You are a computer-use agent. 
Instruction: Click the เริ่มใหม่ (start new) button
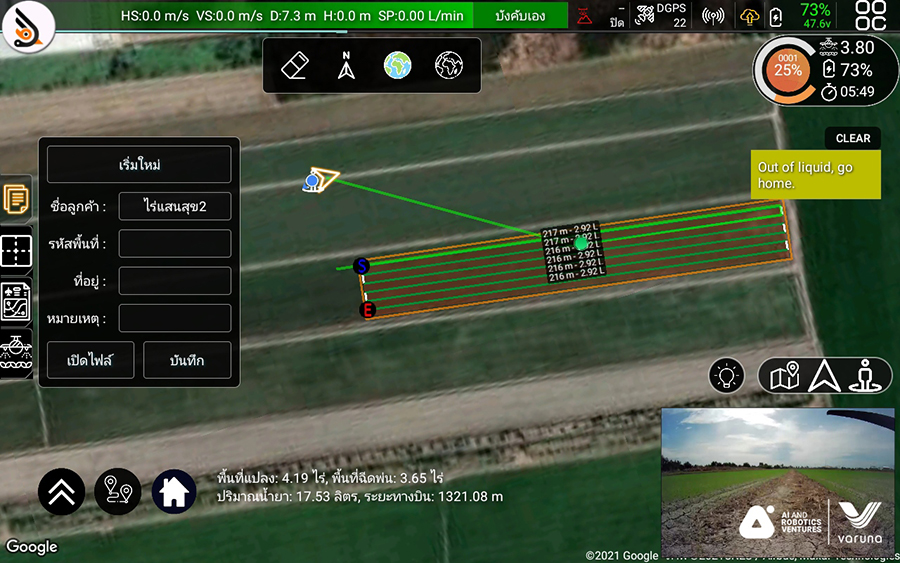point(139,164)
